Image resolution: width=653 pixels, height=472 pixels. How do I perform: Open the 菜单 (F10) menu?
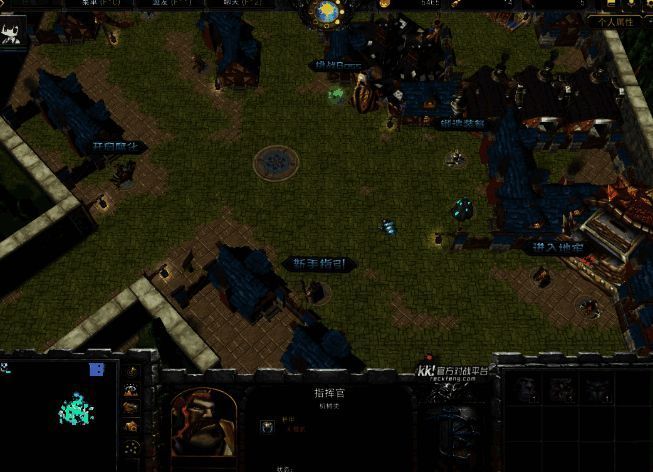tap(100, 4)
